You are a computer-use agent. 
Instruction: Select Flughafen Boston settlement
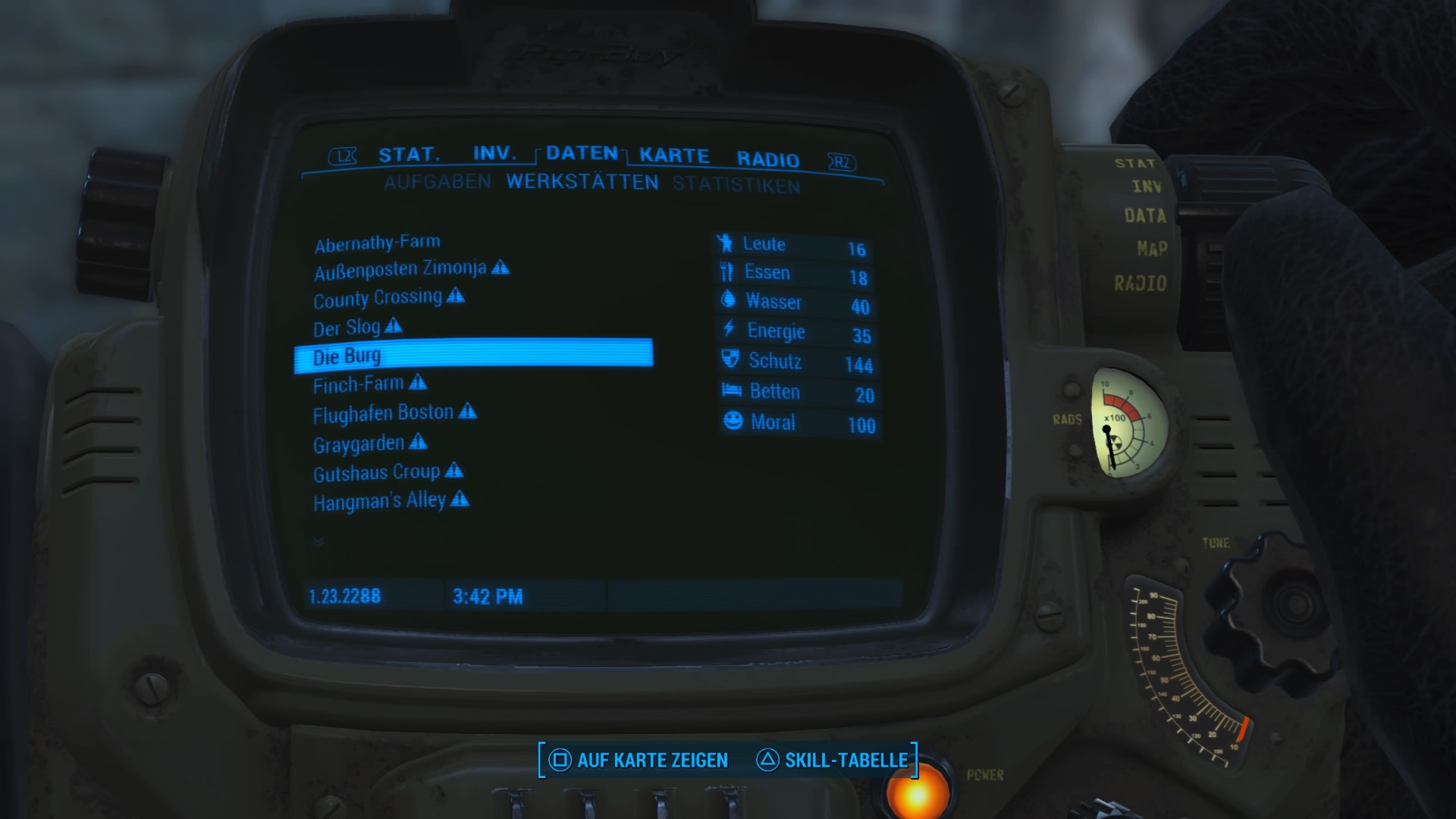(383, 413)
